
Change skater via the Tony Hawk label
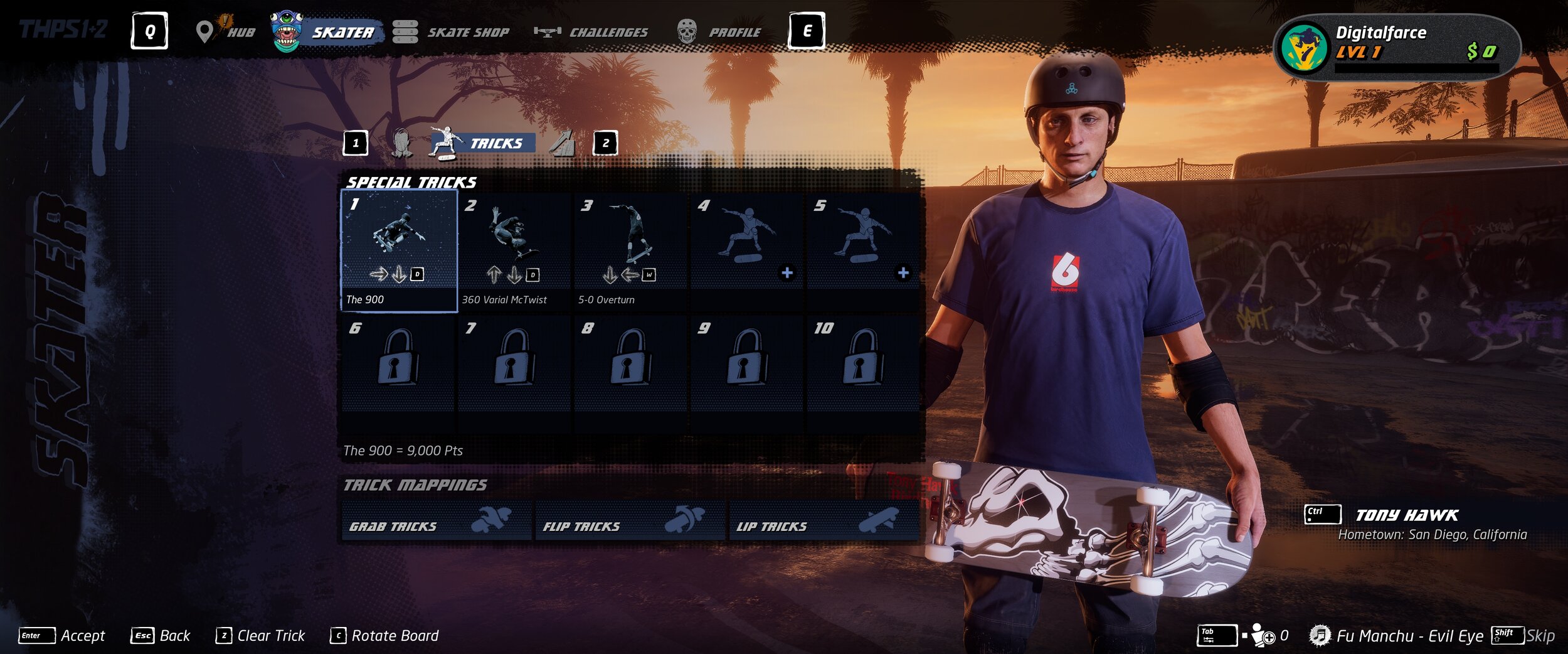[1406, 515]
